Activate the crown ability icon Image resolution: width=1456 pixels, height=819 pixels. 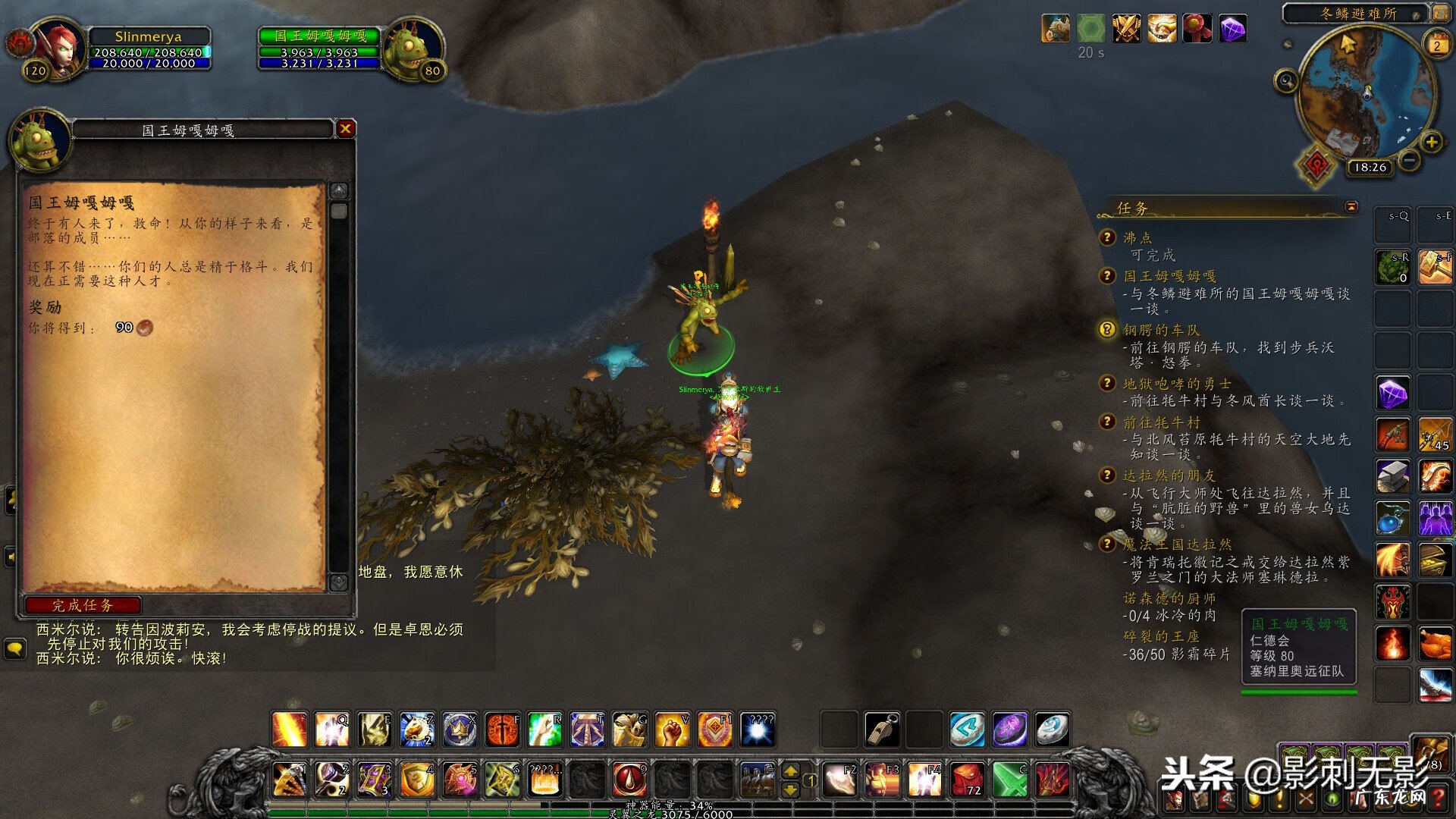(x=460, y=730)
